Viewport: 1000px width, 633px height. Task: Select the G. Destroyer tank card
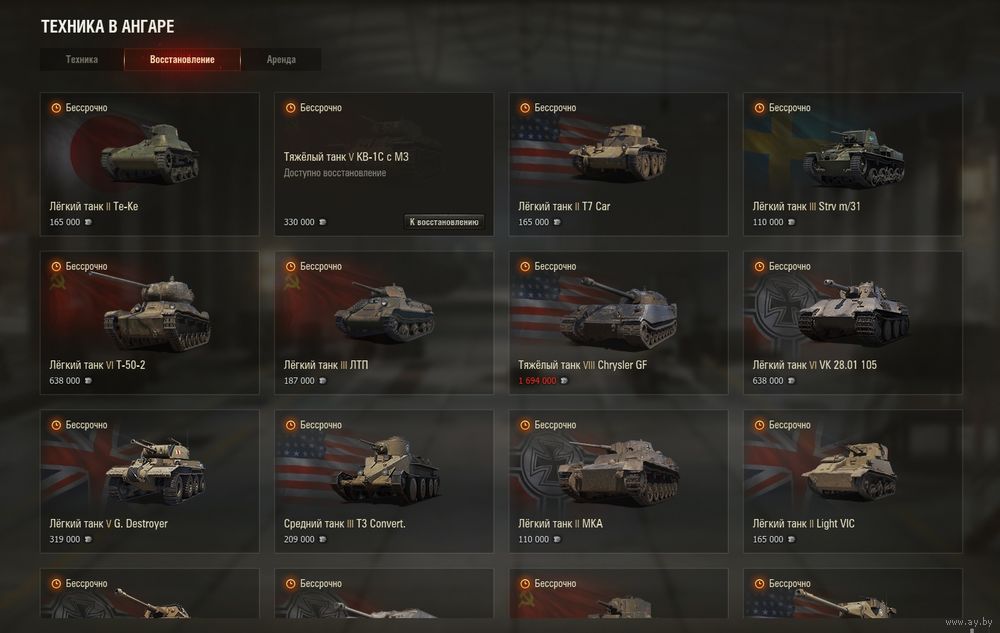tap(149, 481)
